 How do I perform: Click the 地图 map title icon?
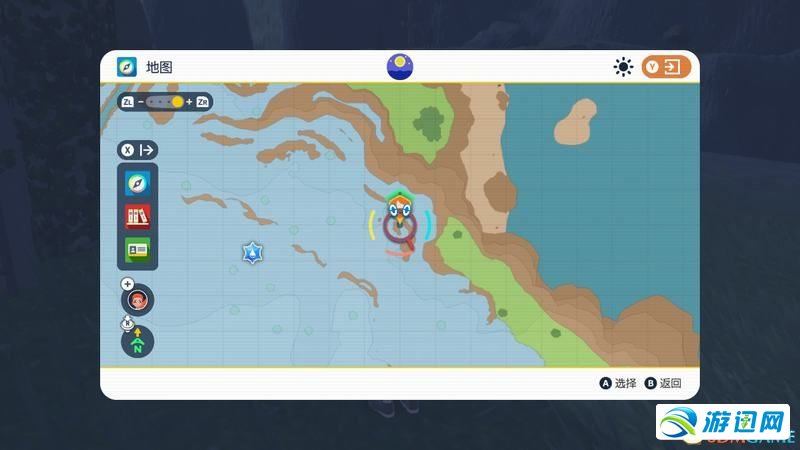[127, 67]
